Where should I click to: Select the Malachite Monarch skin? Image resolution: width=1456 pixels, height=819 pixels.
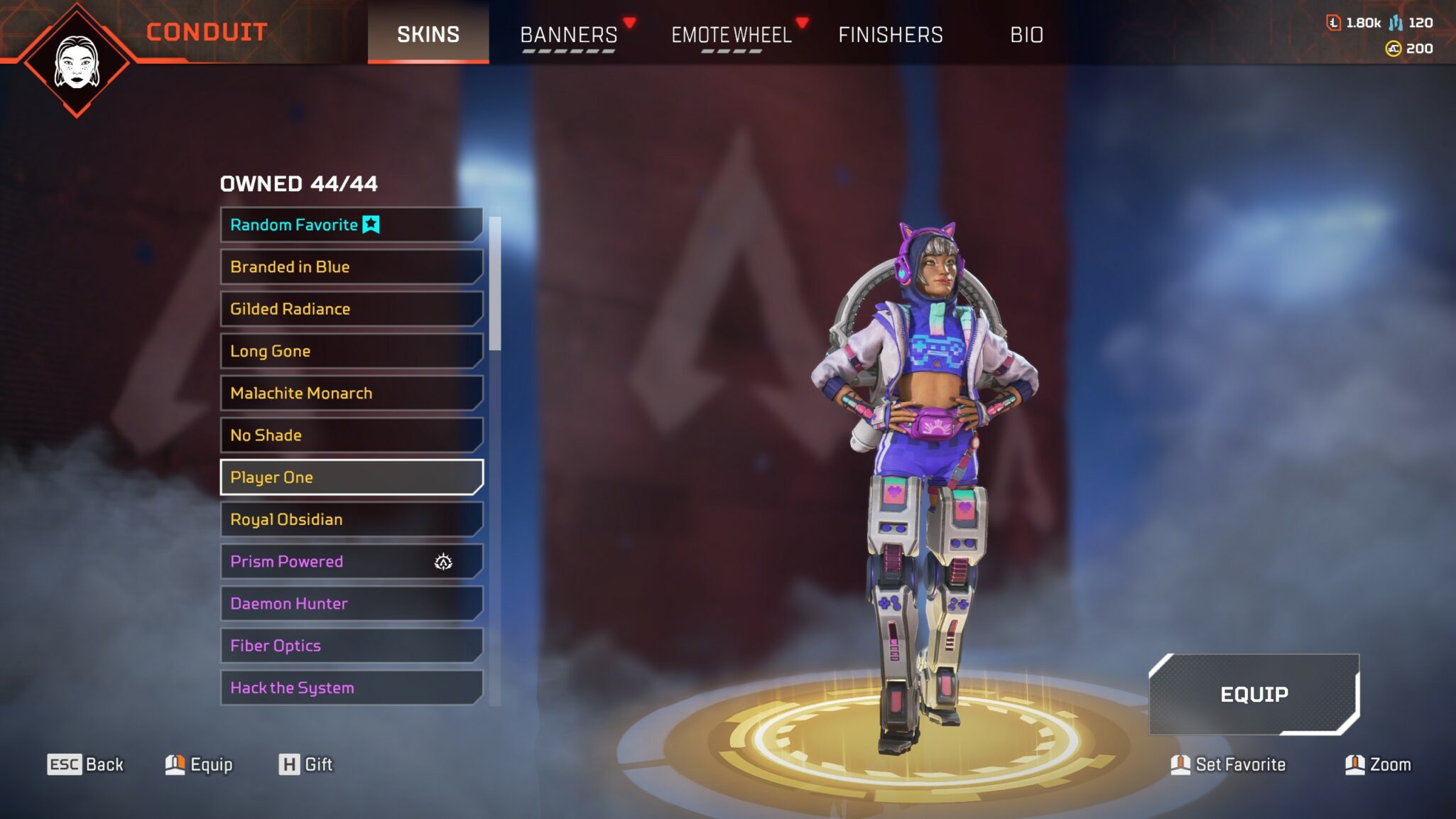tap(351, 393)
